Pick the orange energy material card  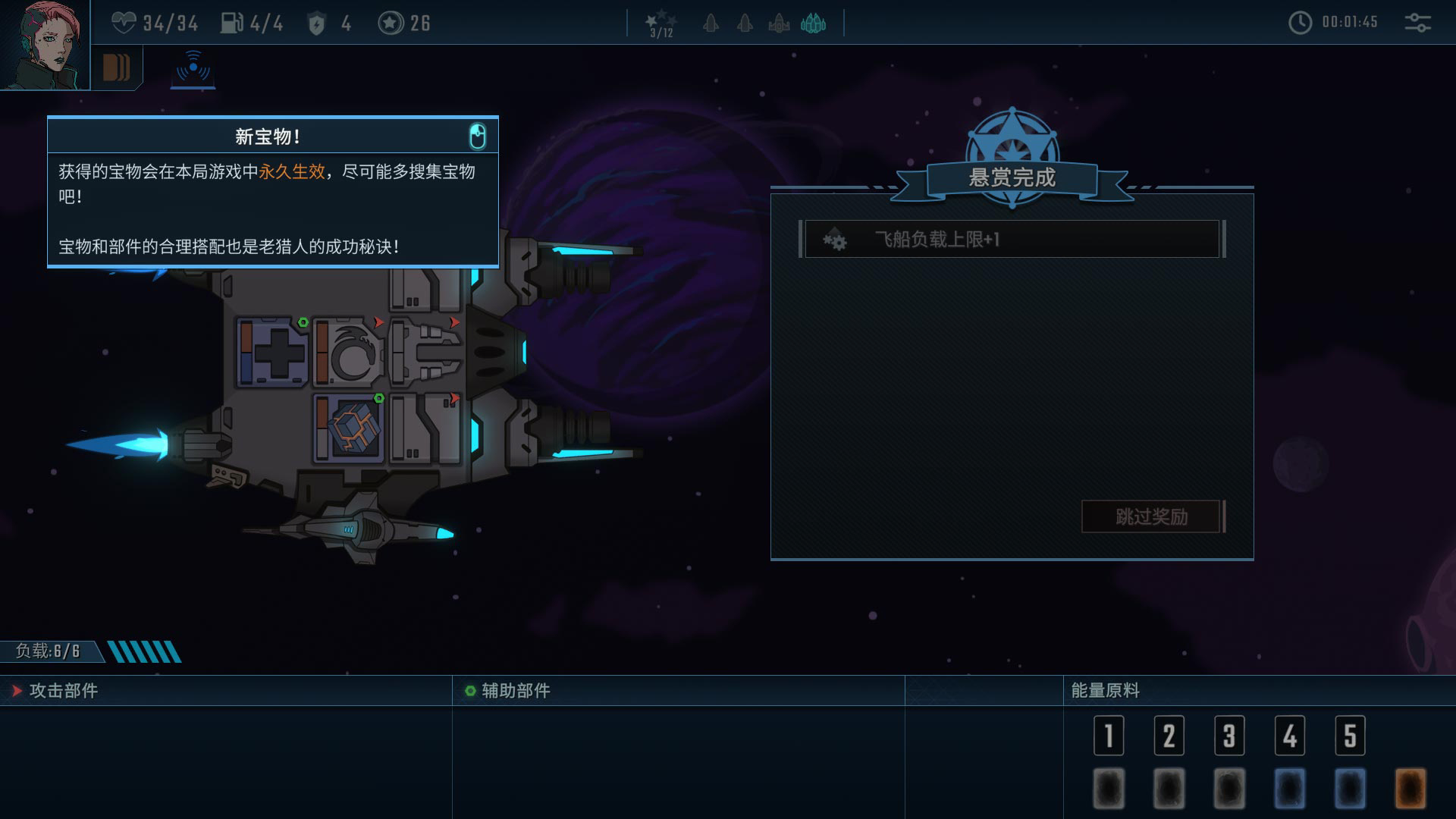1410,788
